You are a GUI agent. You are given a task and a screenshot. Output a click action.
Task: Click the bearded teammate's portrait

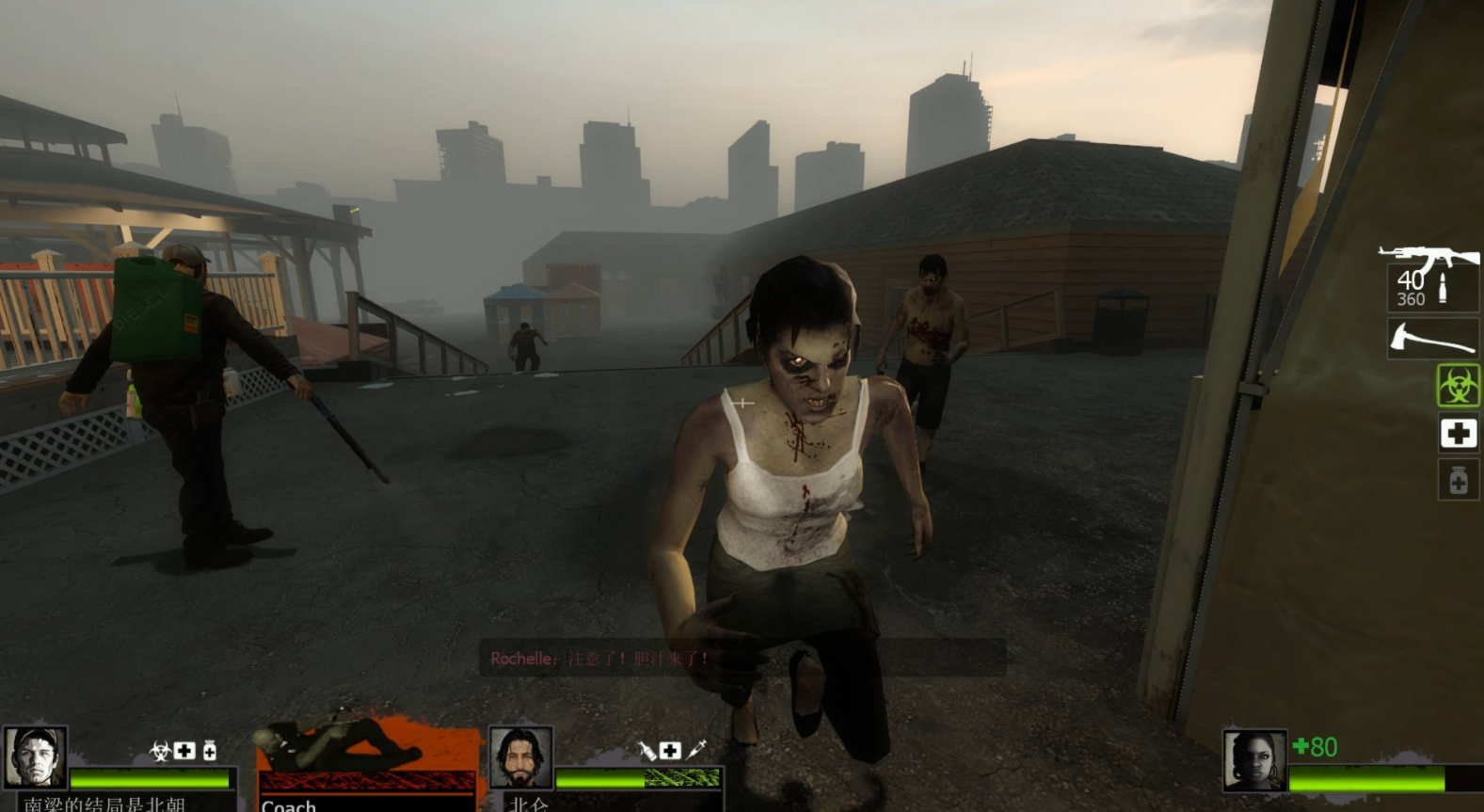coord(520,756)
